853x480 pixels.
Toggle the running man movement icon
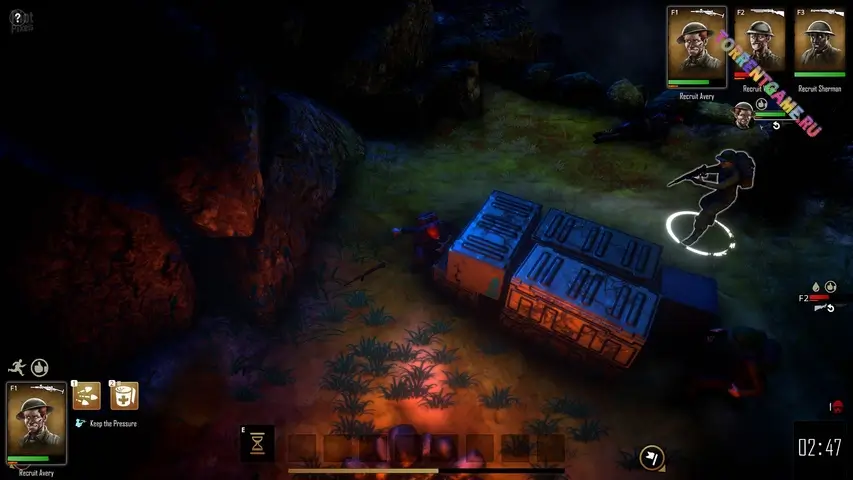[18, 368]
